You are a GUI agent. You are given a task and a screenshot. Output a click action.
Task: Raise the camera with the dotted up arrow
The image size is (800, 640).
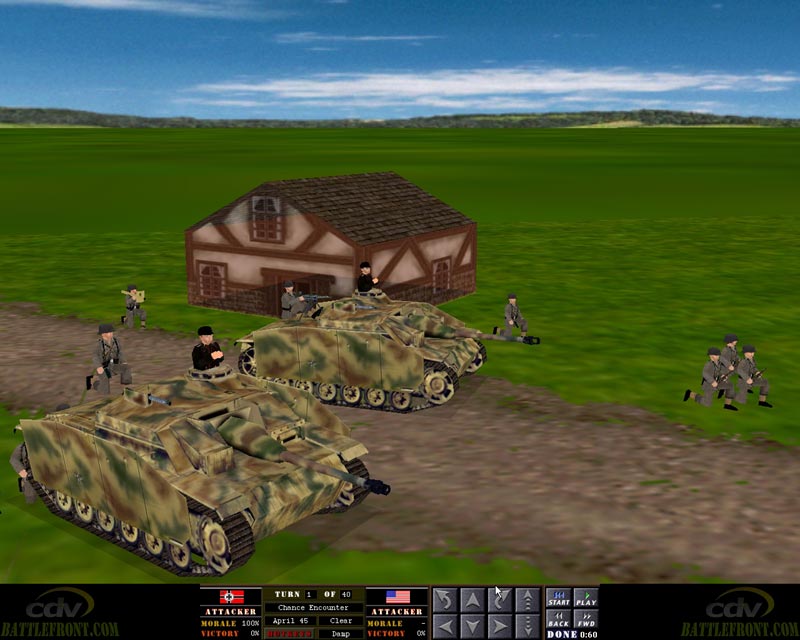click(x=526, y=600)
